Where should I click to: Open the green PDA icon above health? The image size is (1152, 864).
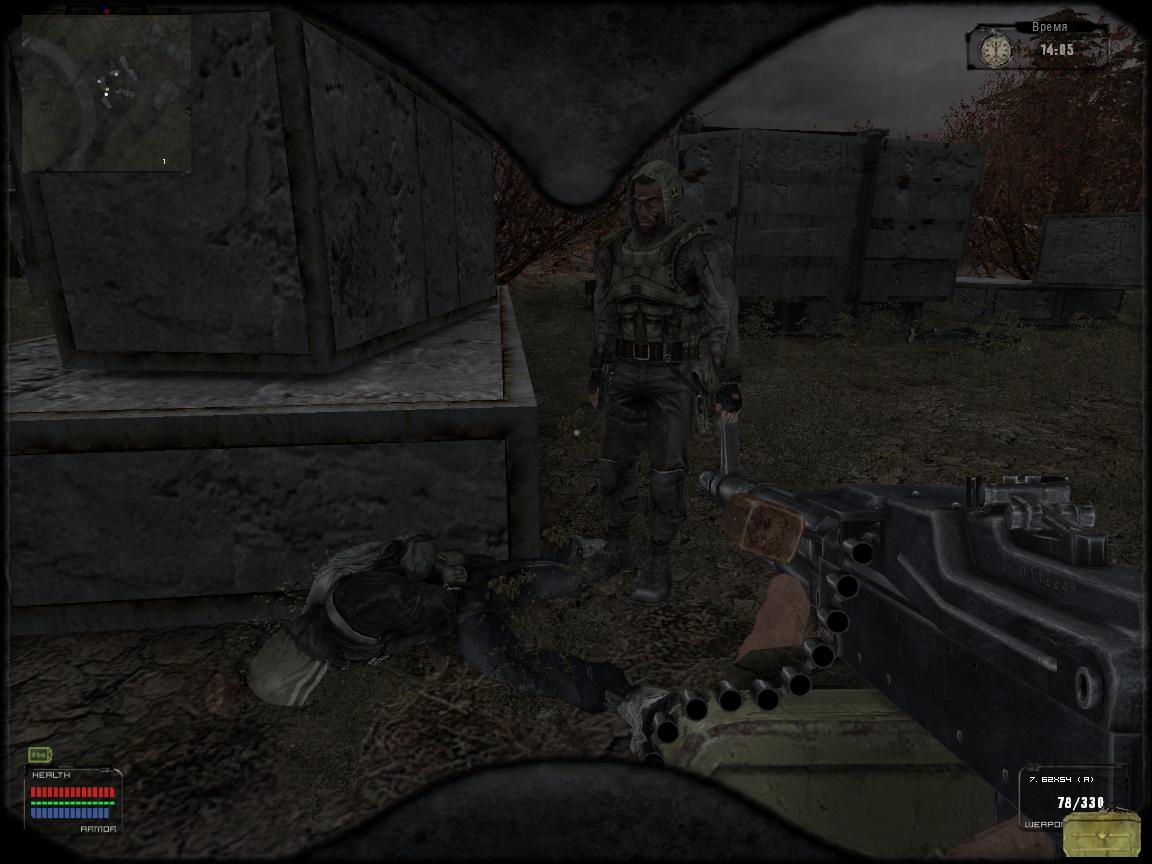click(x=40, y=754)
